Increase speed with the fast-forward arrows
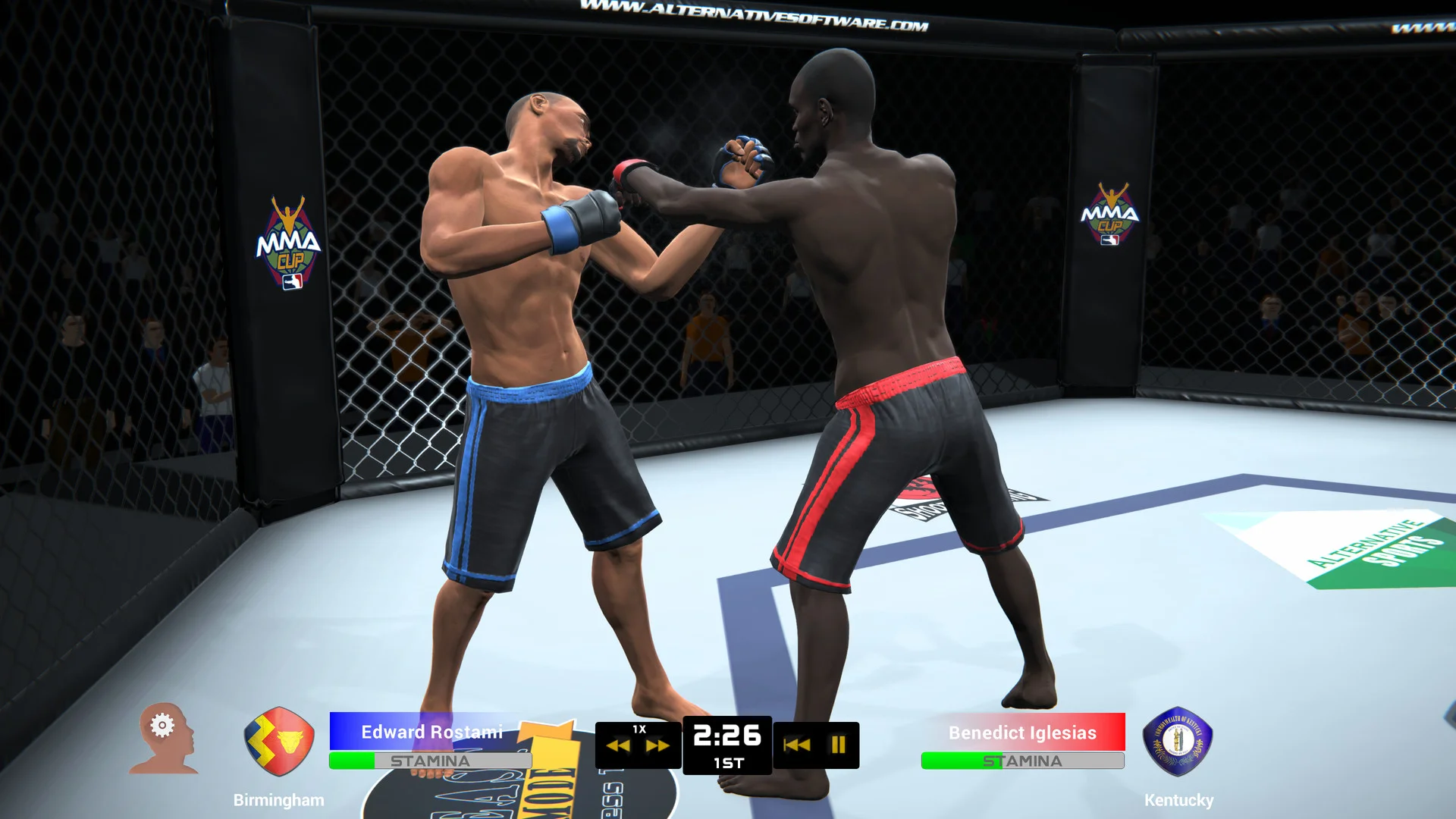The width and height of the screenshot is (1456, 819). [657, 747]
